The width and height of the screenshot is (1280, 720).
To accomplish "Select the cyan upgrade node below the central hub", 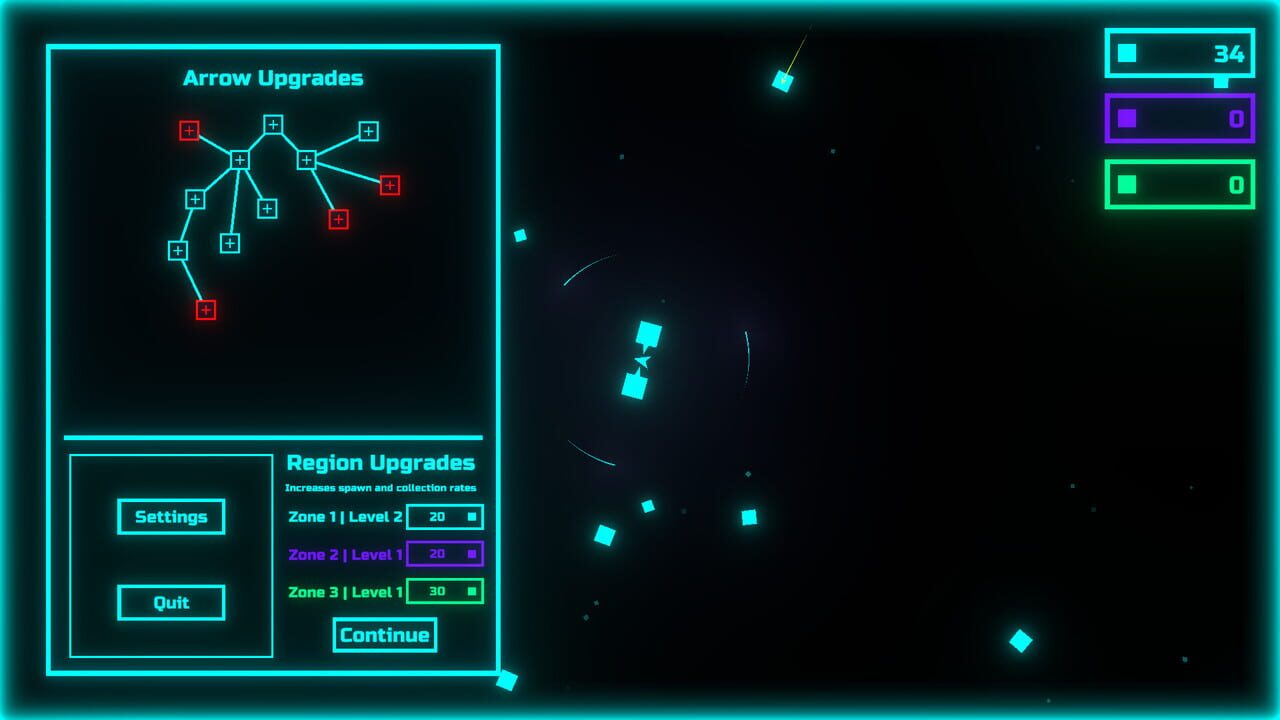I will pos(229,244).
